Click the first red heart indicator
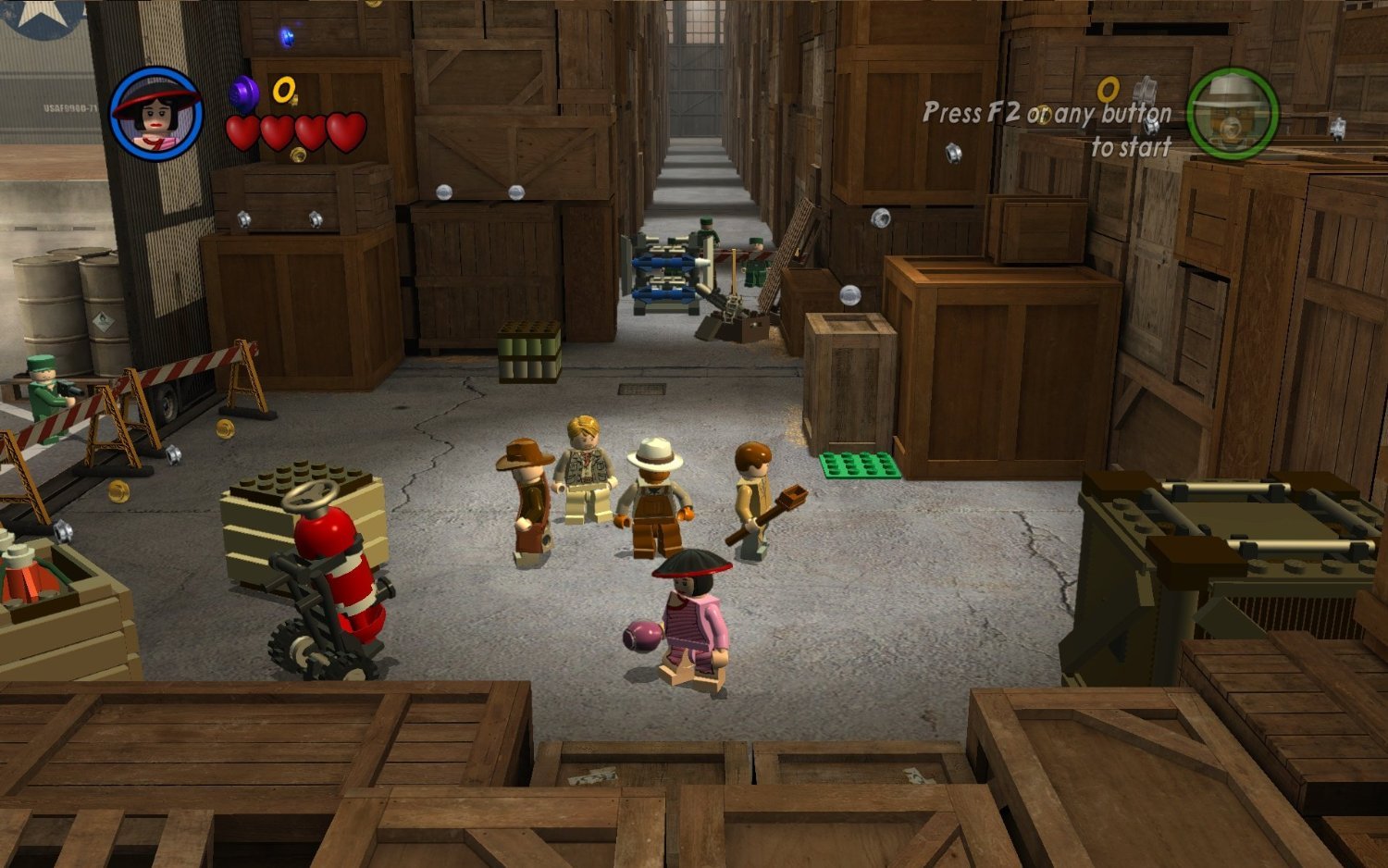 (242, 130)
